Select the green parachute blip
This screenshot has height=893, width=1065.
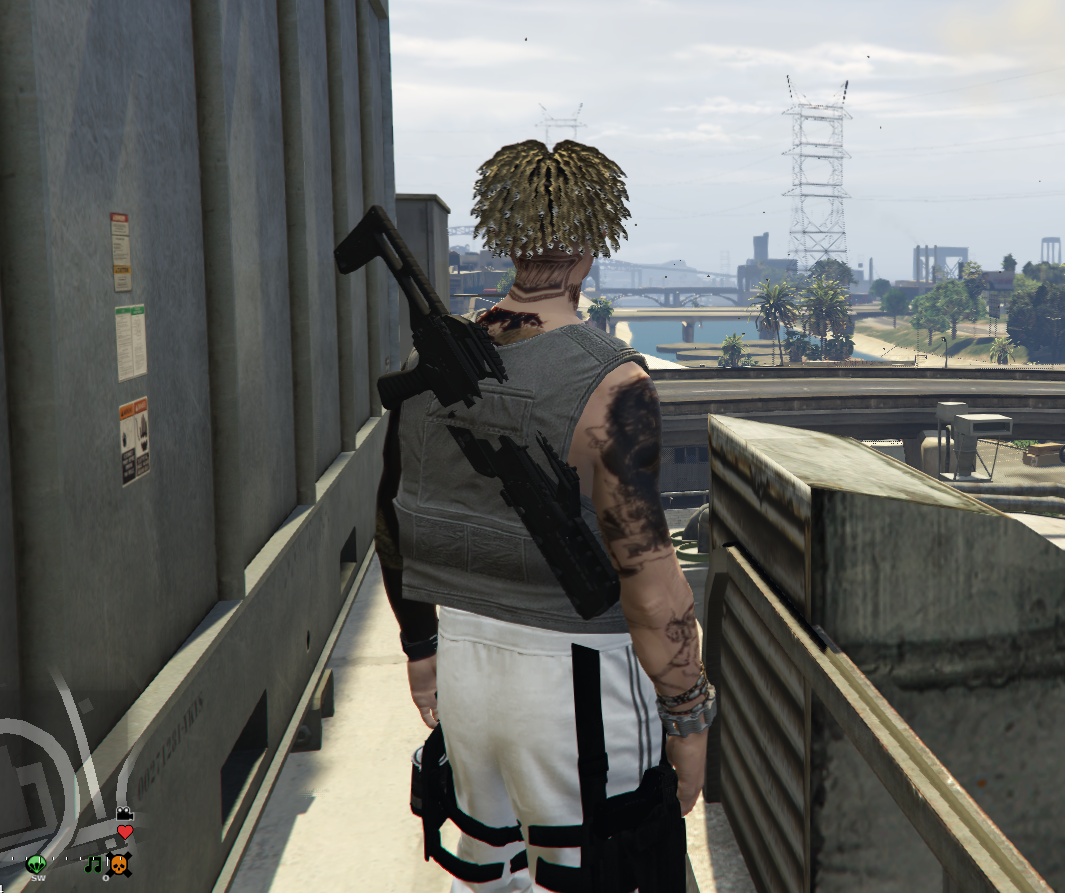tap(37, 863)
